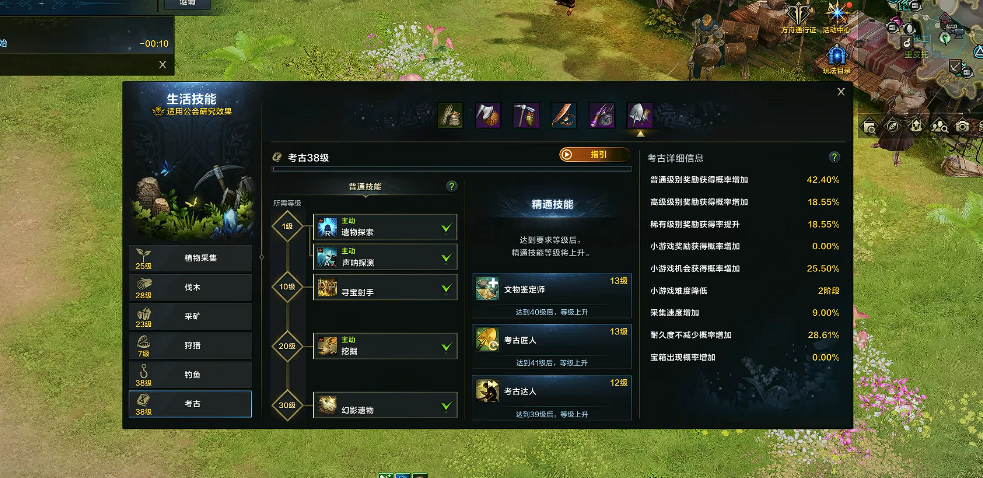This screenshot has height=478, width=983.
Task: Switch to the 伐木 logging skill
Action: [190, 287]
